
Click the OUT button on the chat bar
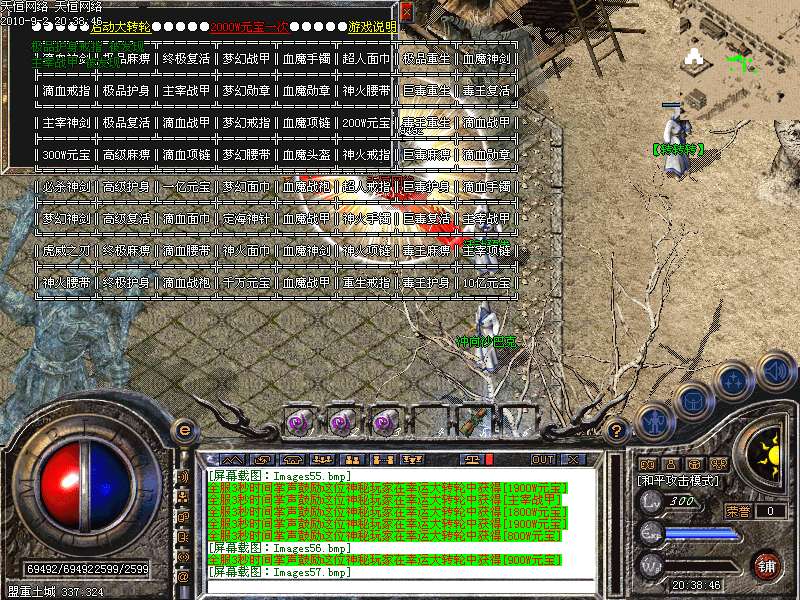tap(543, 459)
